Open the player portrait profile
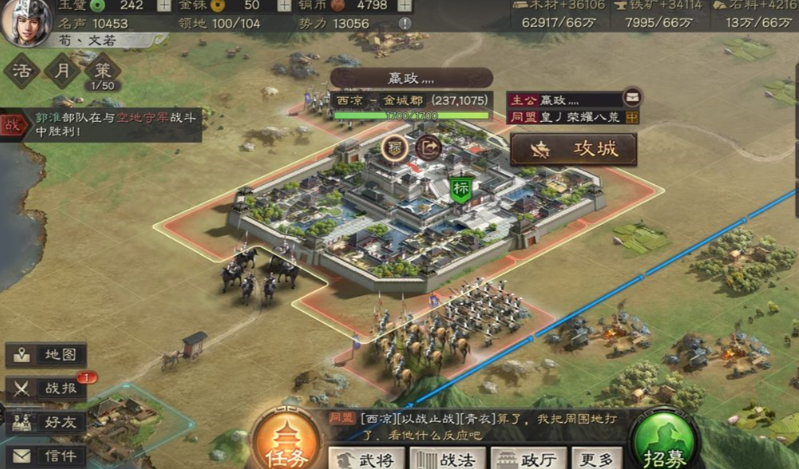 (25, 22)
